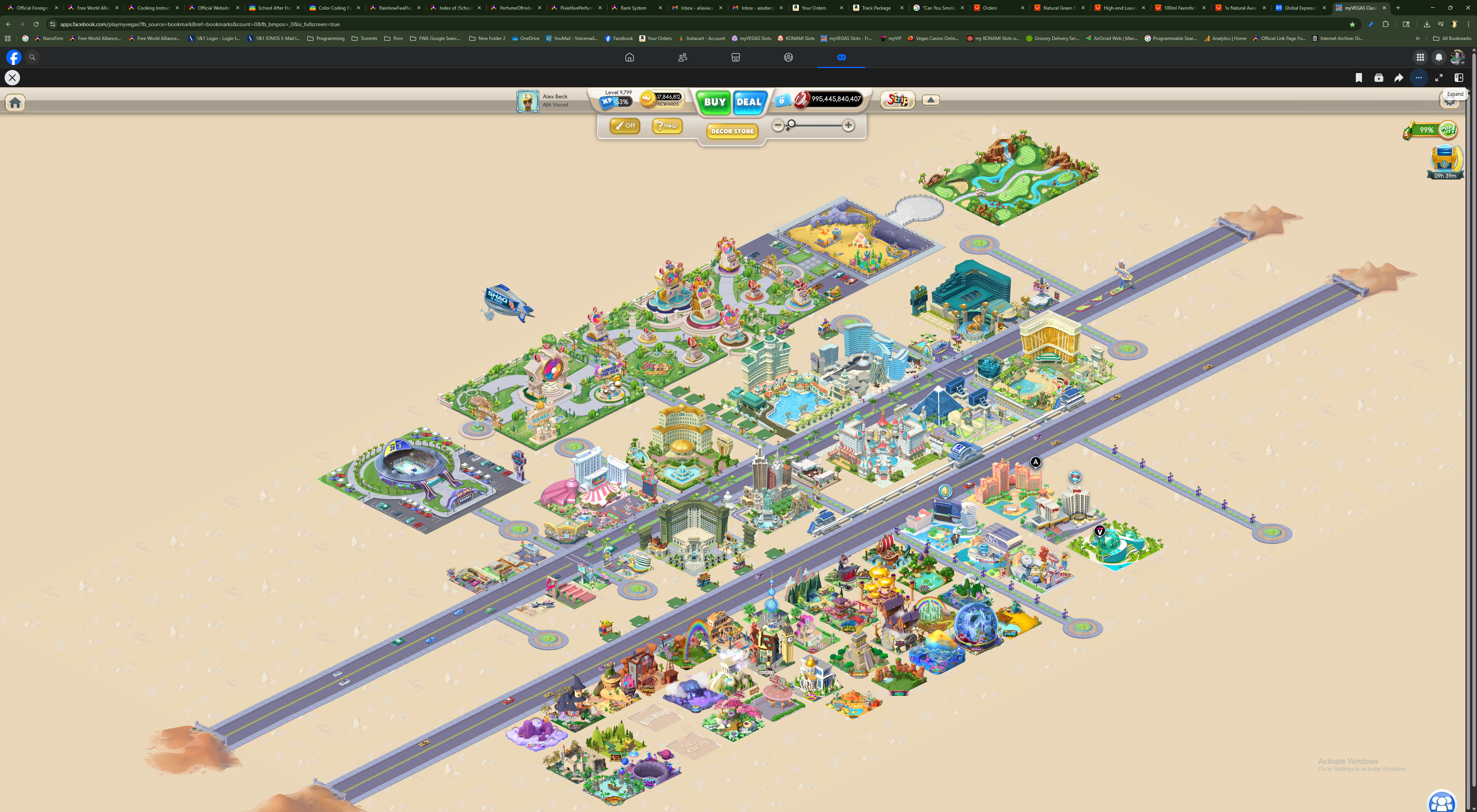Screen dimensions: 1477x812
Task: Click the Facebook share arrow
Action: [x=1399, y=78]
